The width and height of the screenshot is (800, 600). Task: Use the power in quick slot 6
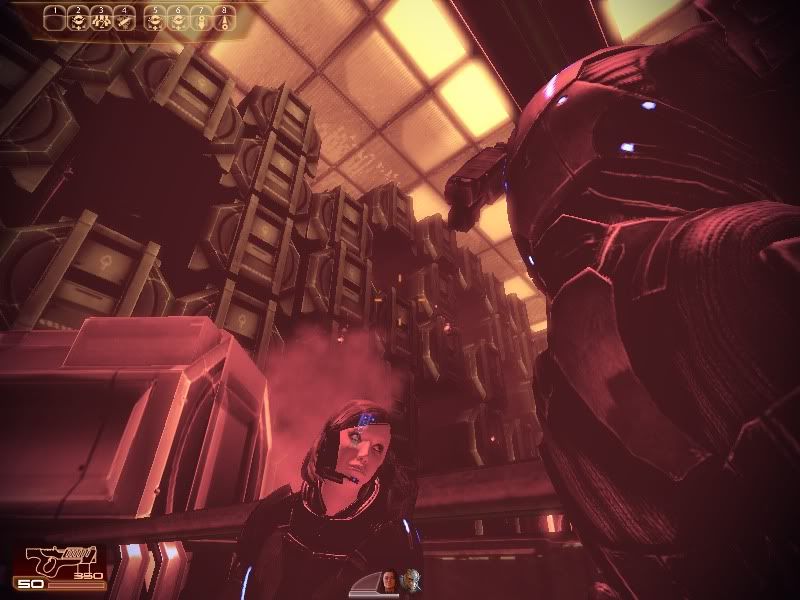pos(178,19)
